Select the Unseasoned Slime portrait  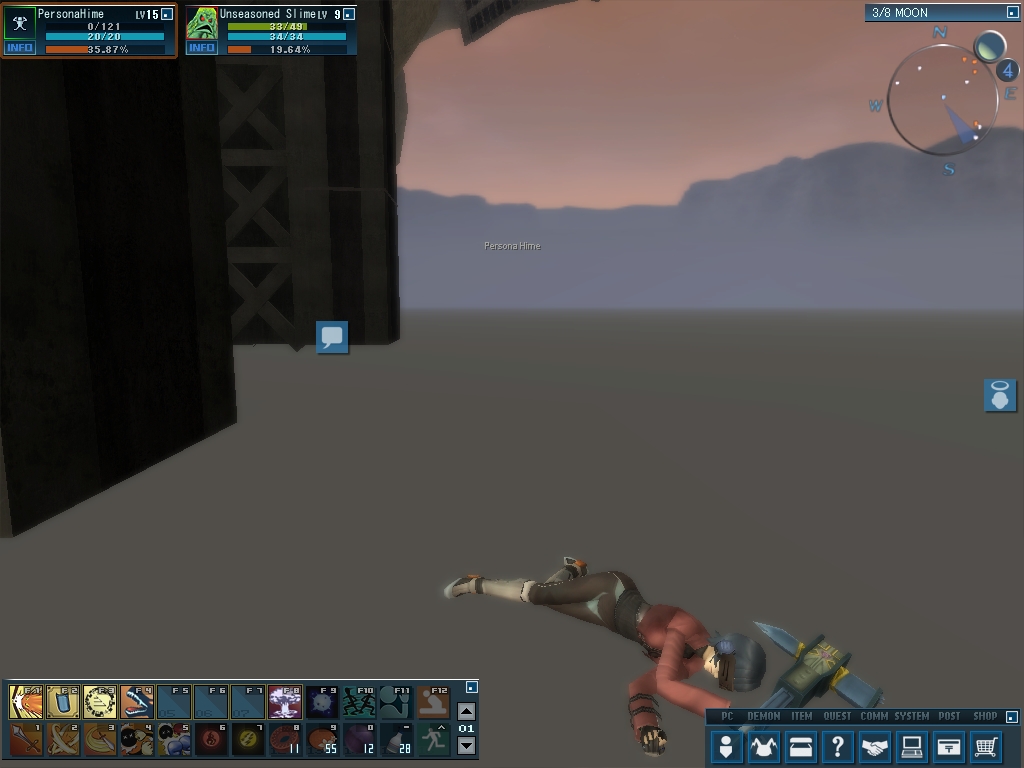point(202,23)
